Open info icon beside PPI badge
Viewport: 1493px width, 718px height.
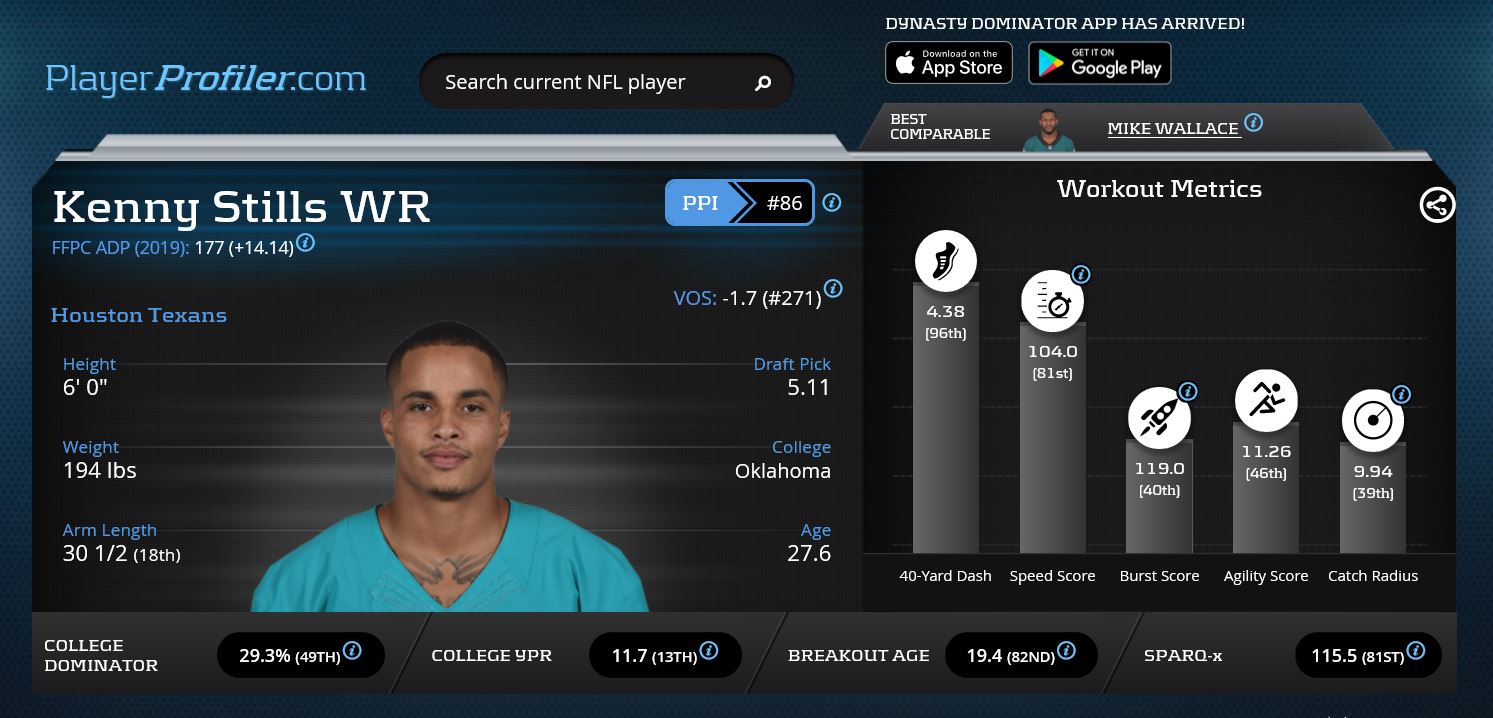pyautogui.click(x=832, y=203)
